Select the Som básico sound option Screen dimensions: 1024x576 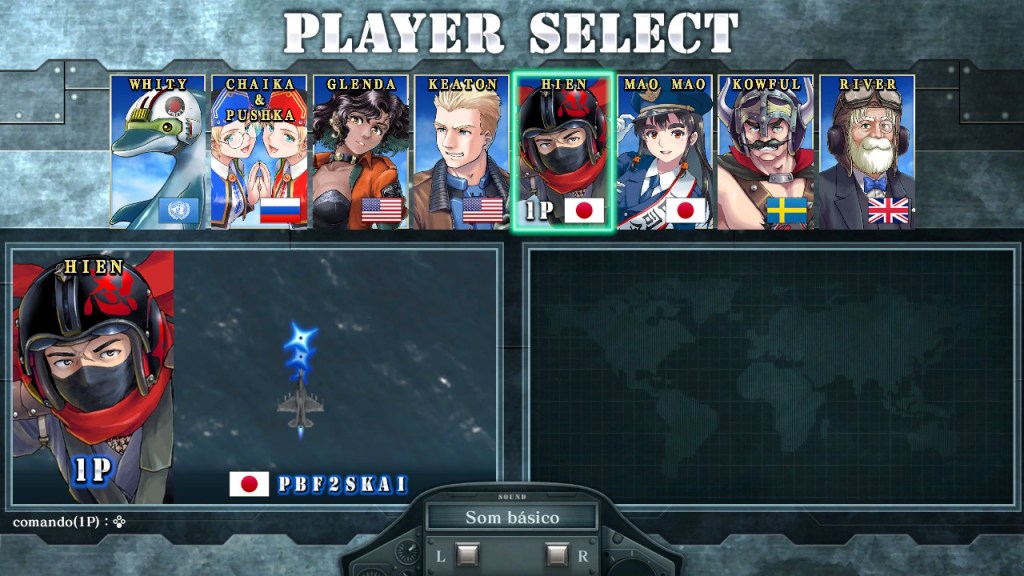click(x=512, y=517)
